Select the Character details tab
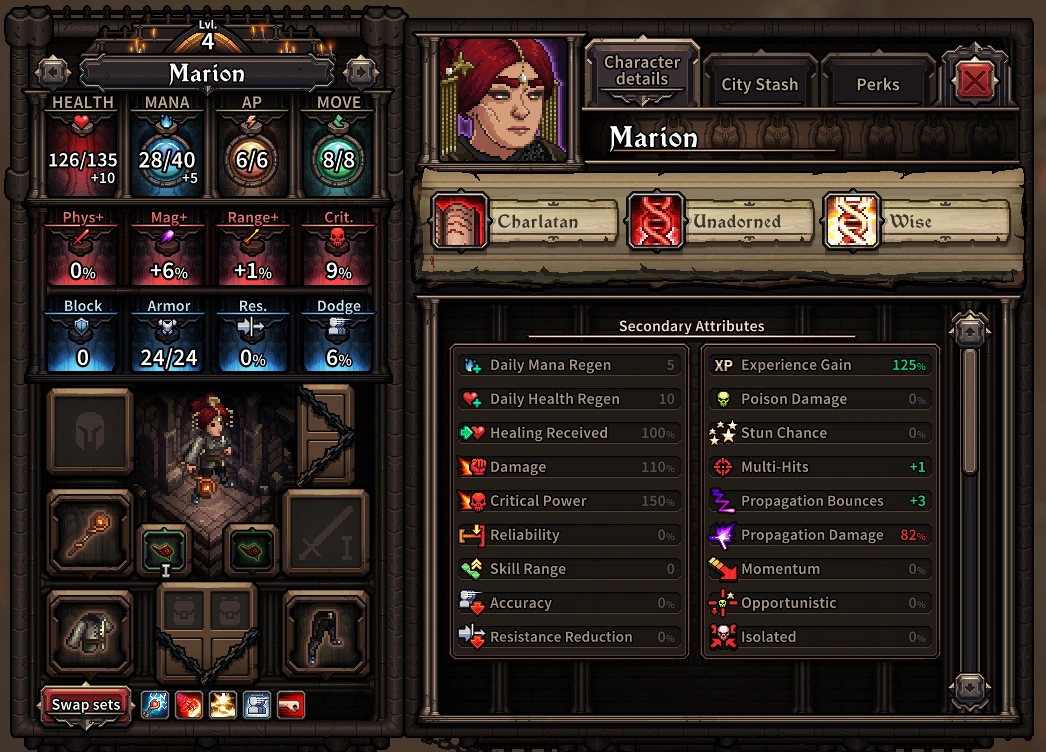The image size is (1046, 752). pyautogui.click(x=642, y=71)
